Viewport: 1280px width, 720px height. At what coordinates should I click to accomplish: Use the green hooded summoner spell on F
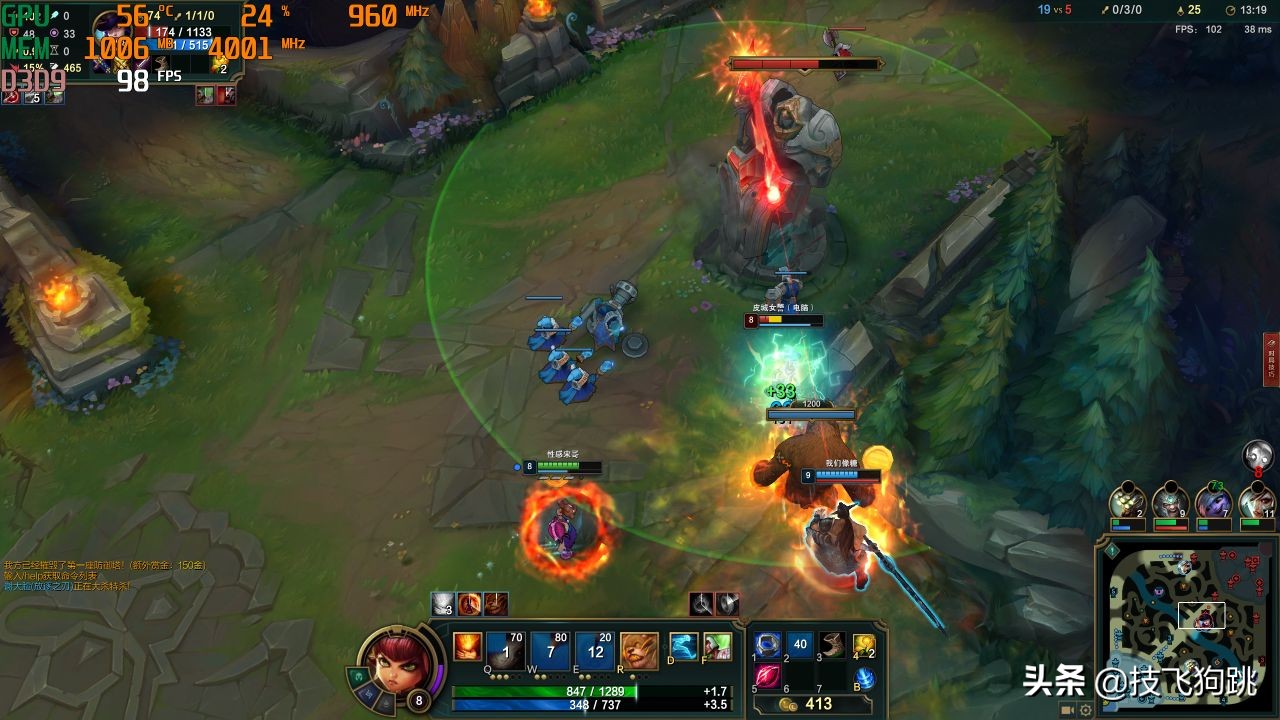(x=717, y=646)
